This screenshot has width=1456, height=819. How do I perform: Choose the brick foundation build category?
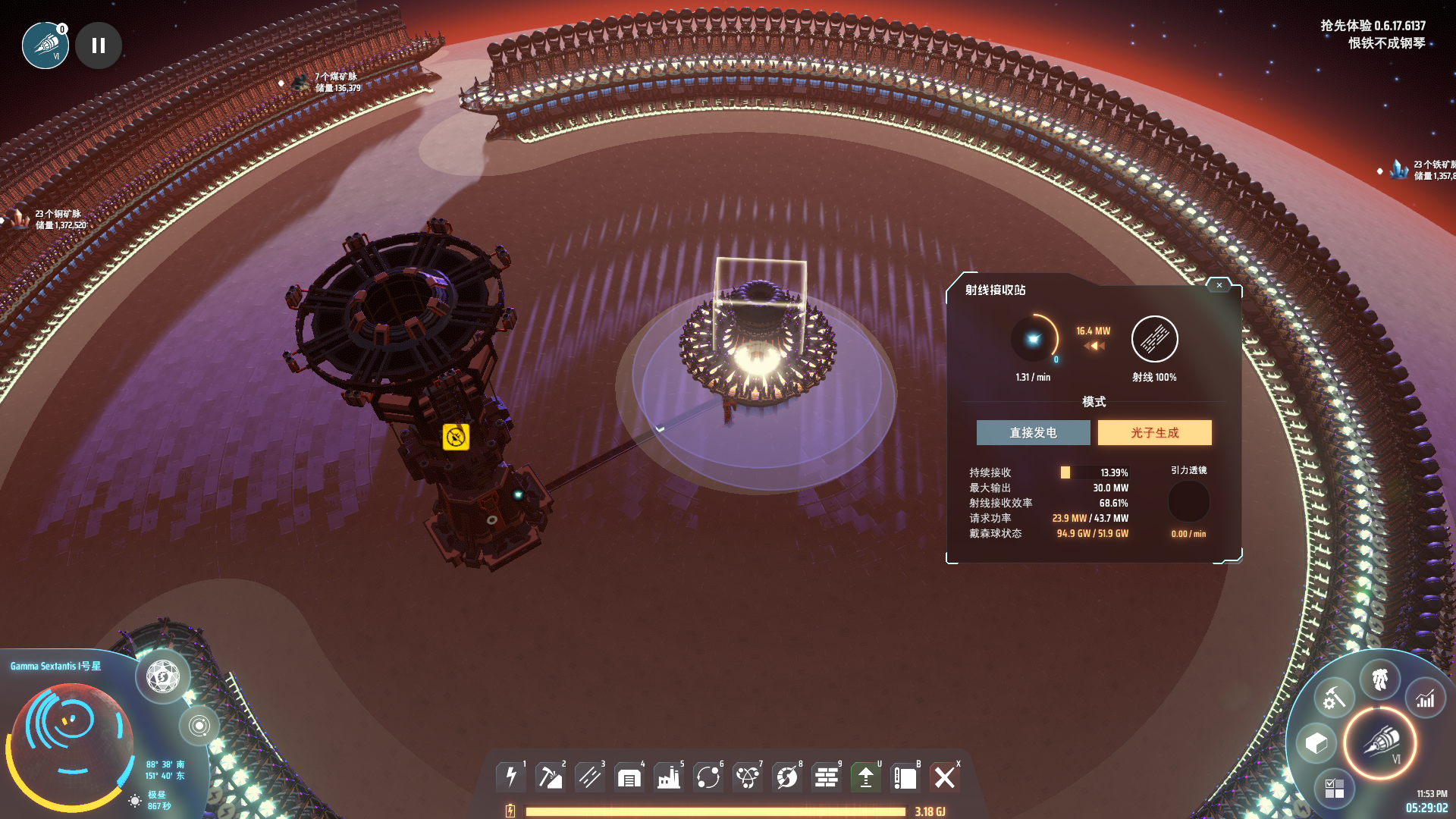tap(827, 777)
